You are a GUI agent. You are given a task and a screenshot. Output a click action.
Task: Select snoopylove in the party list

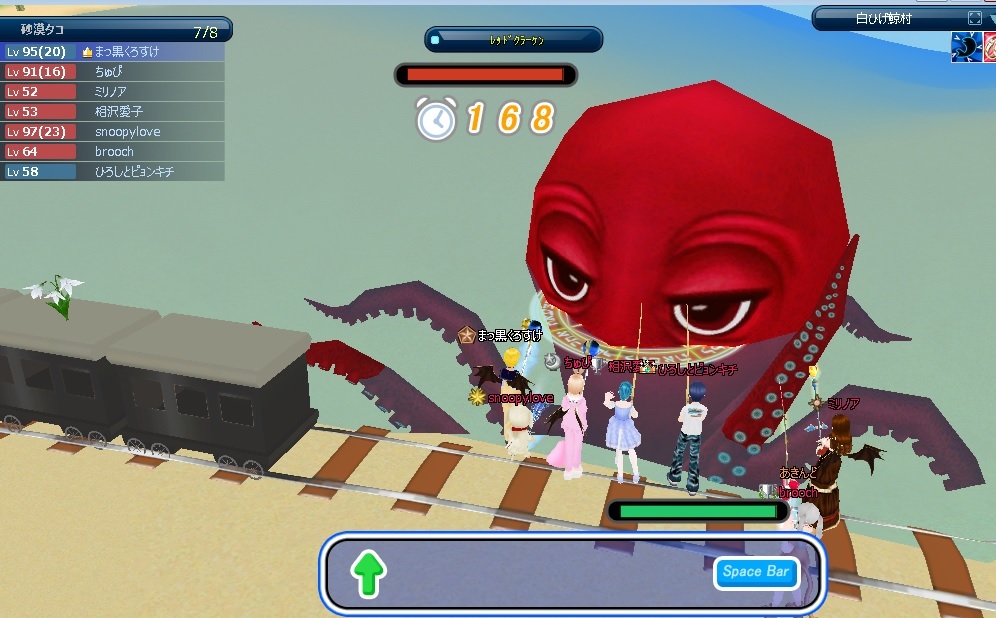(127, 131)
